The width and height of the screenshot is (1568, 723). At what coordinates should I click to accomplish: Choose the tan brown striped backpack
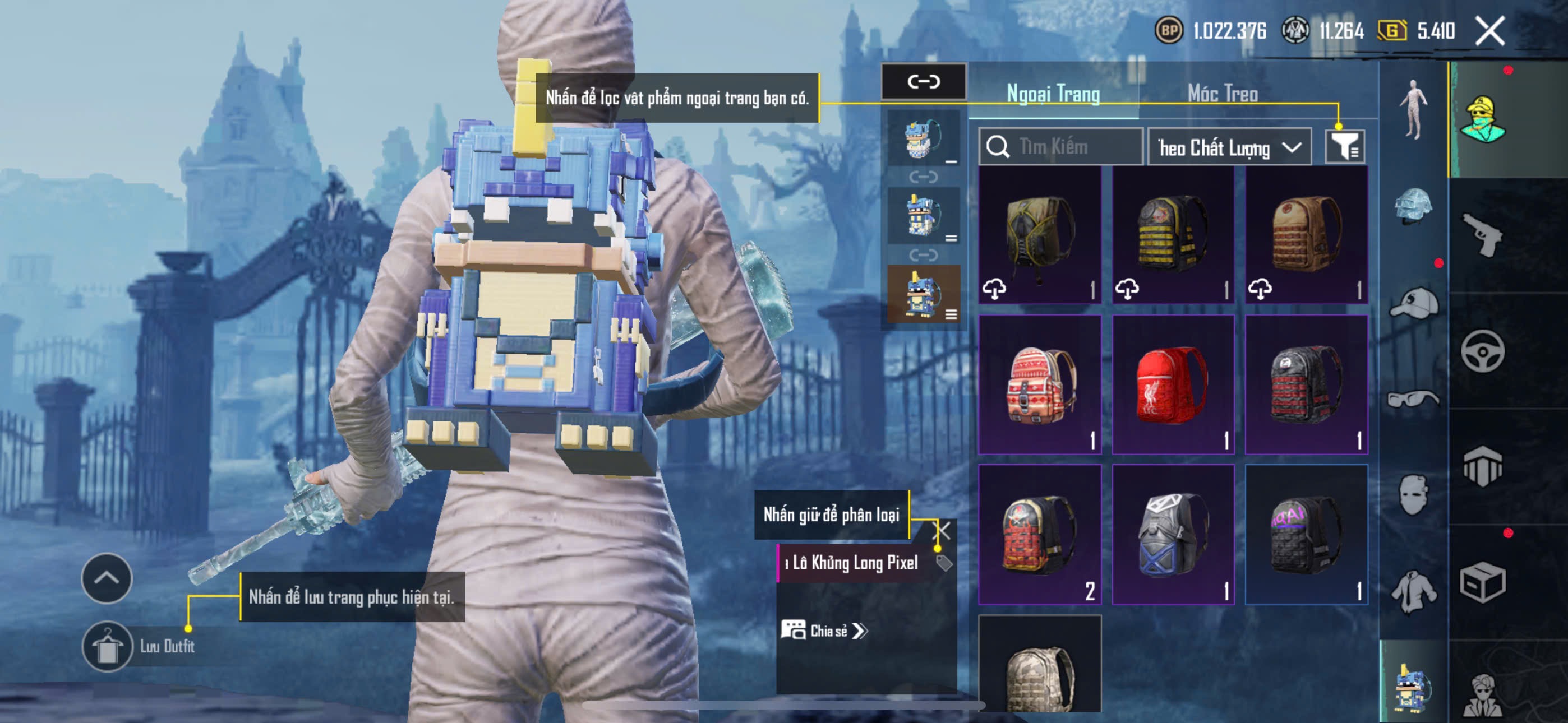click(1306, 235)
